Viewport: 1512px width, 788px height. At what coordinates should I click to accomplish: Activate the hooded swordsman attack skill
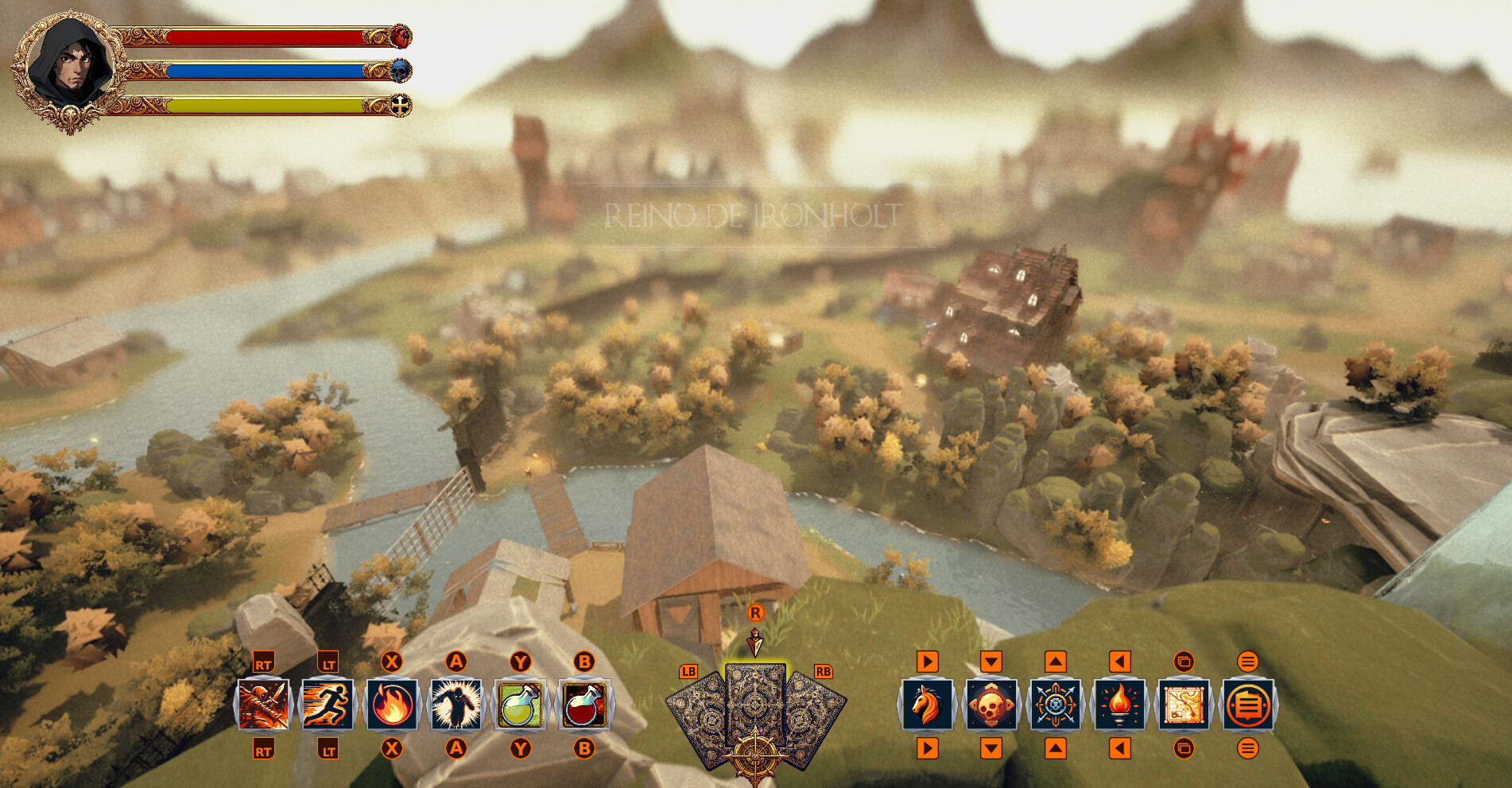[264, 705]
